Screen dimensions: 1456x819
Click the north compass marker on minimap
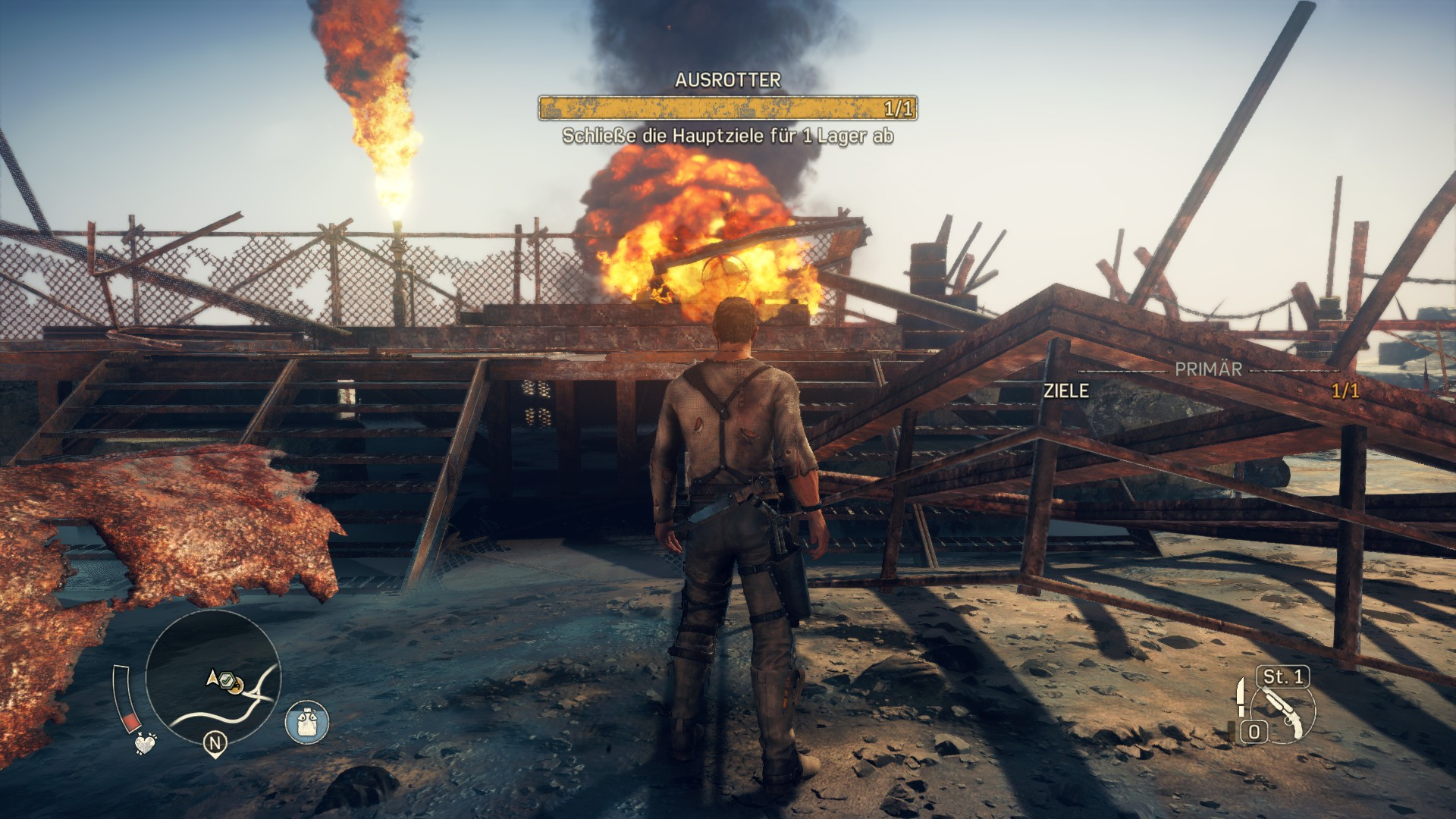pyautogui.click(x=215, y=745)
